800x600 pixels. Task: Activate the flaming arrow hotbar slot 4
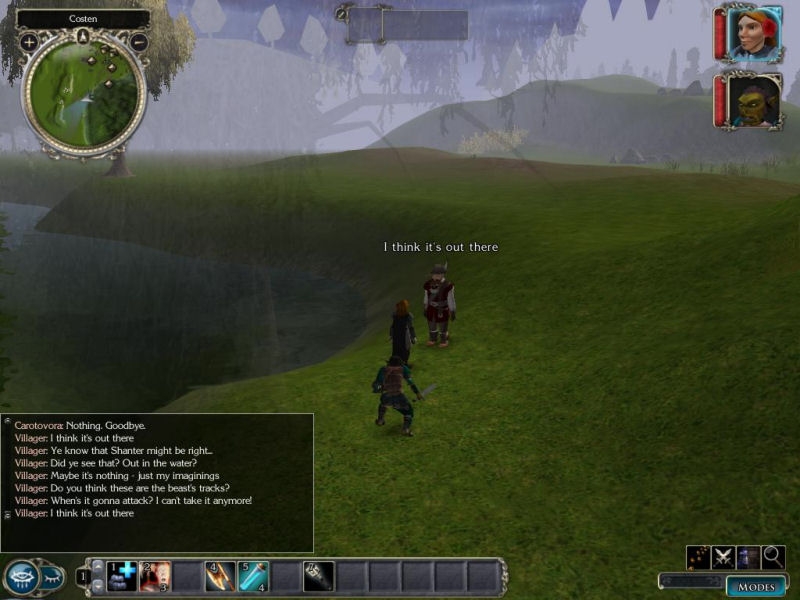coord(220,575)
